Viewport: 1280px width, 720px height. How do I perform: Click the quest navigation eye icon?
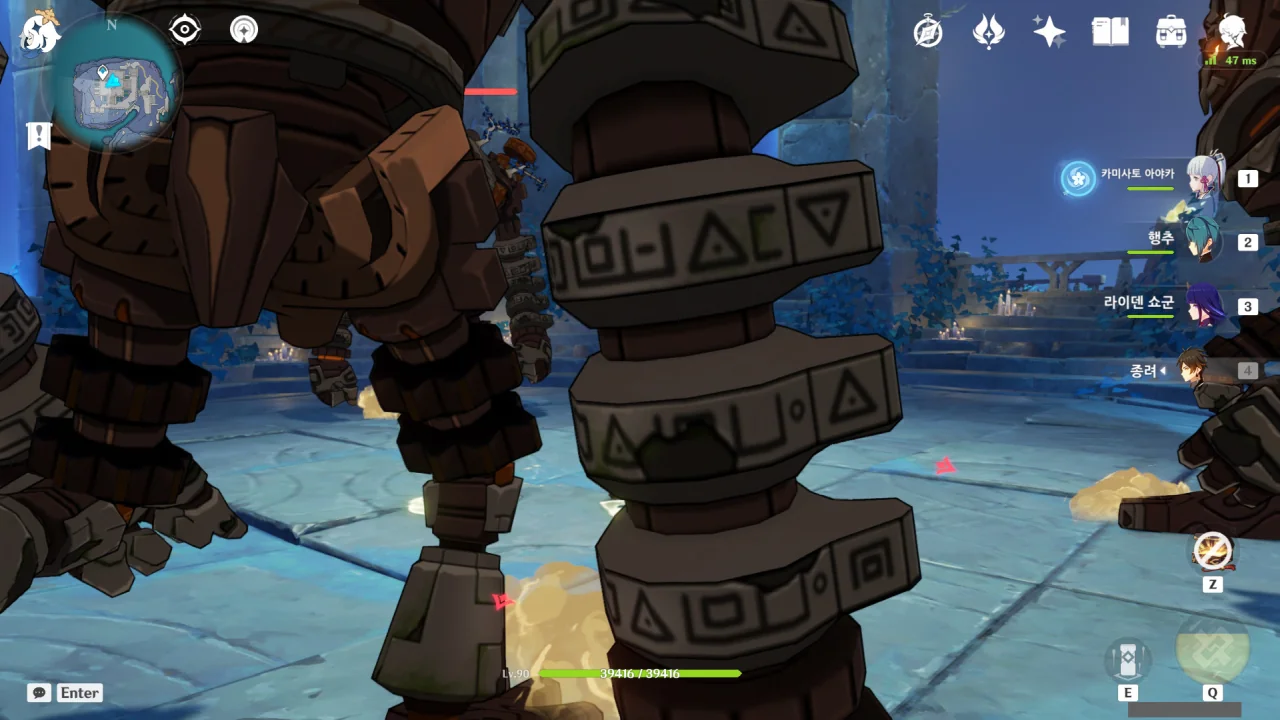185,30
